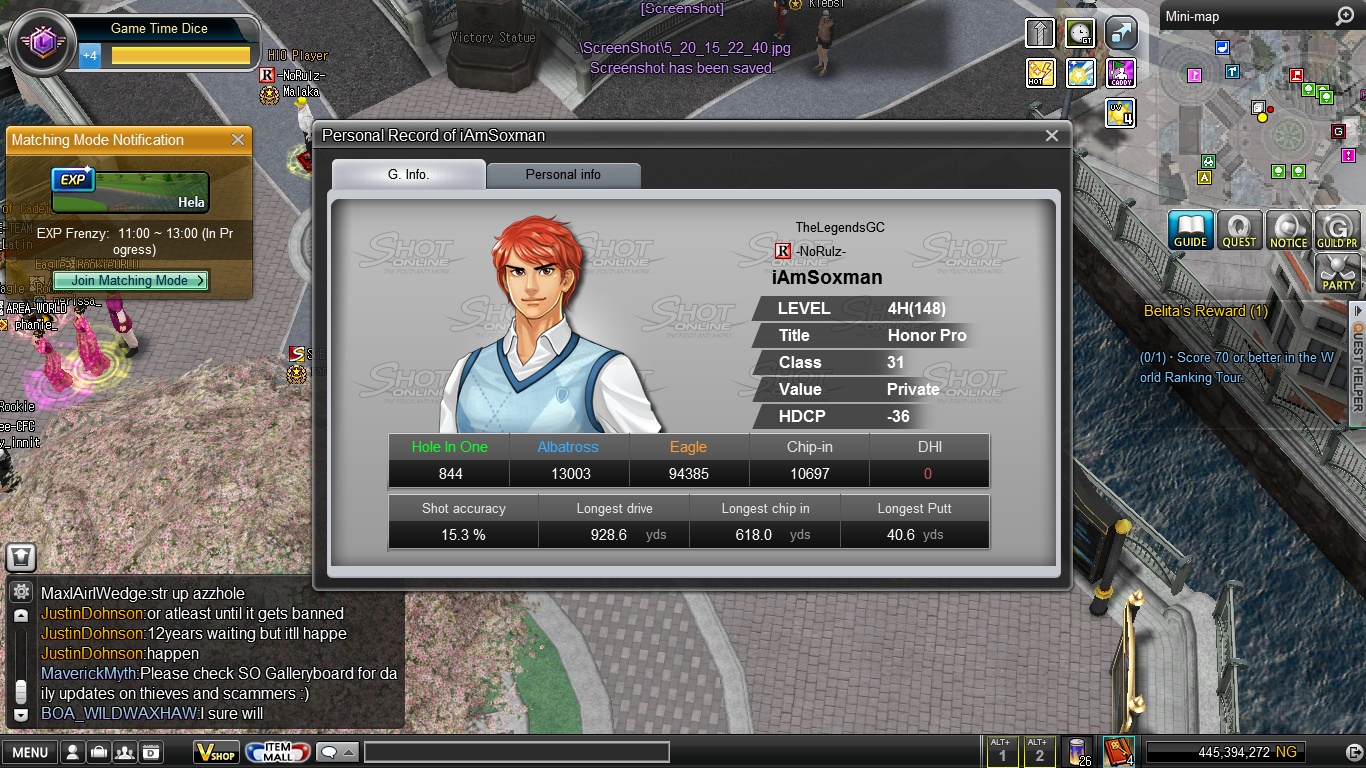Open the main MENU button
The width and height of the screenshot is (1366, 768).
(x=30, y=753)
